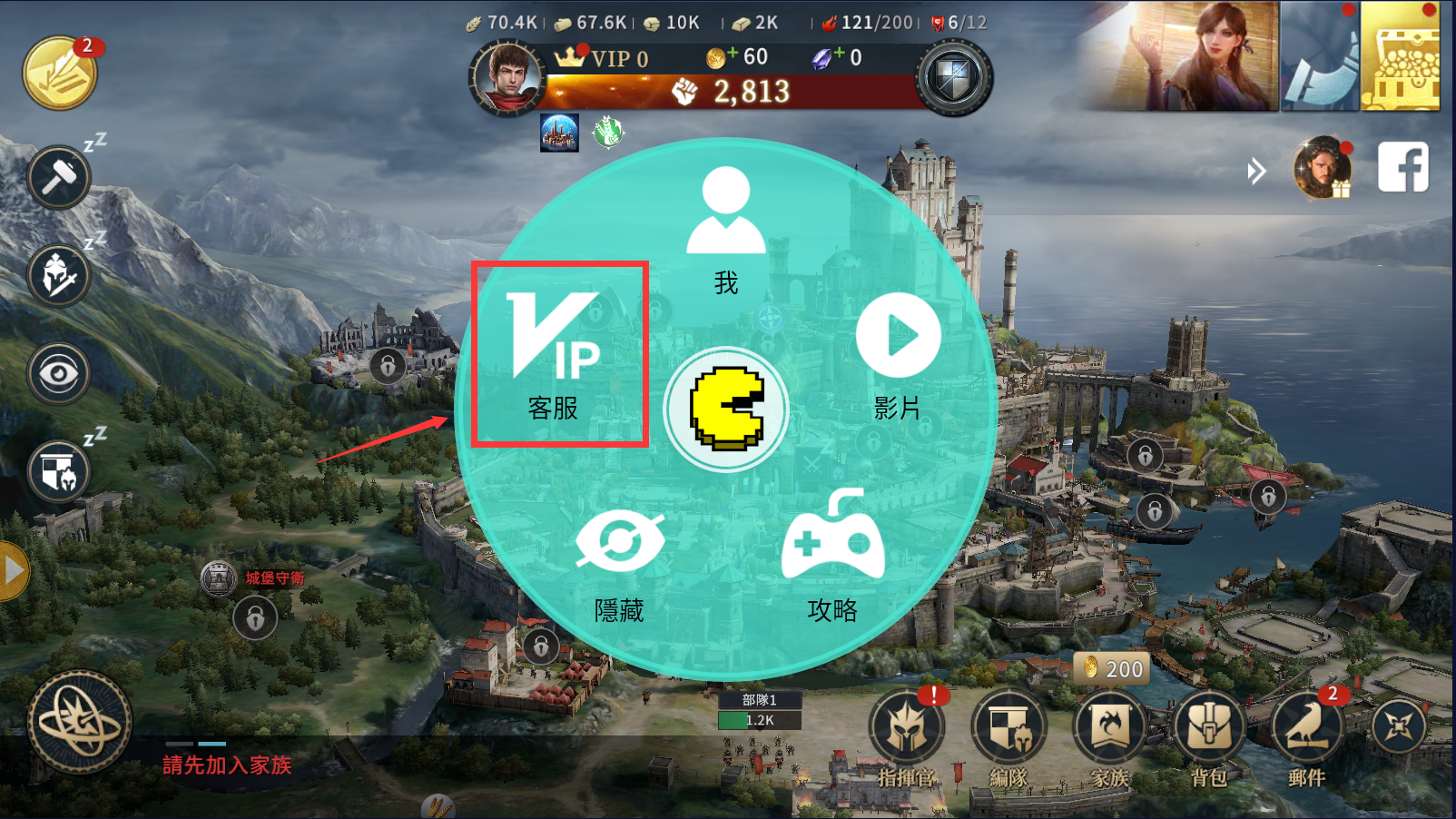The width and height of the screenshot is (1456, 819).
Task: Open the 郵件 mail inbox
Action: (x=1307, y=737)
